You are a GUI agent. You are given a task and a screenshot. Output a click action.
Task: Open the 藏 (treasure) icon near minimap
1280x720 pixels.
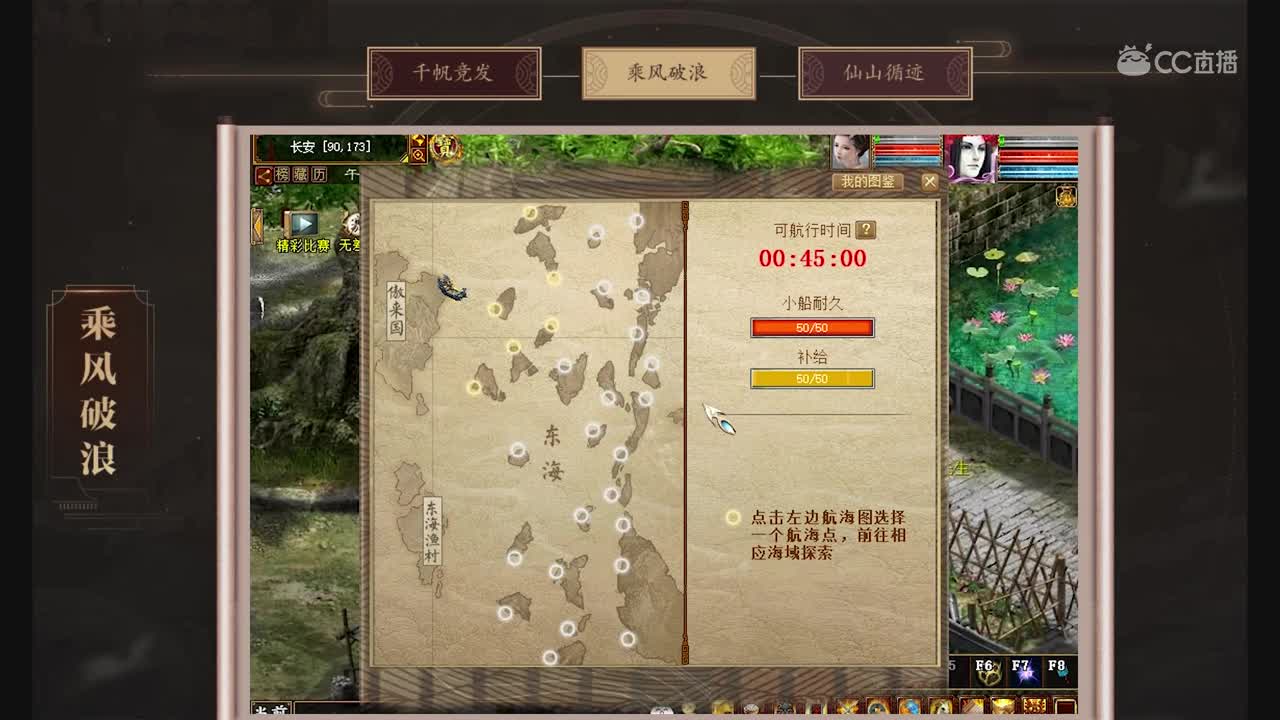300,174
